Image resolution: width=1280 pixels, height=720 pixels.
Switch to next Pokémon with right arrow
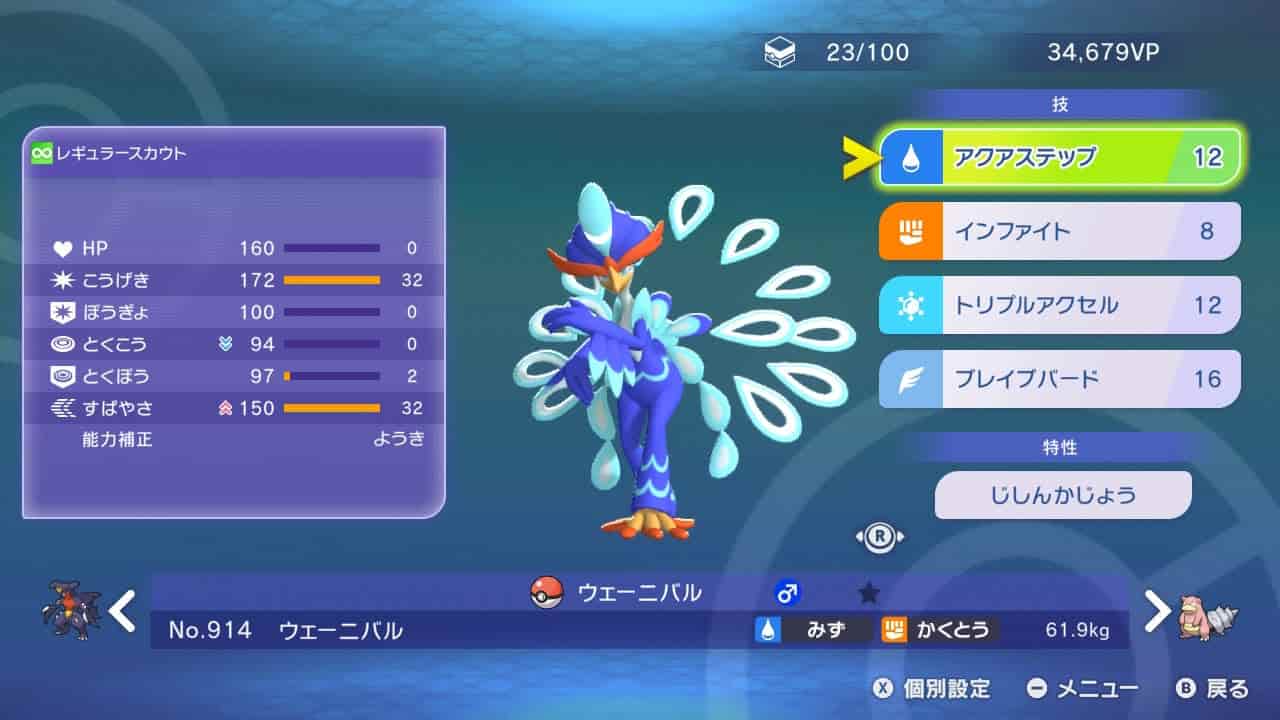pos(1156,611)
